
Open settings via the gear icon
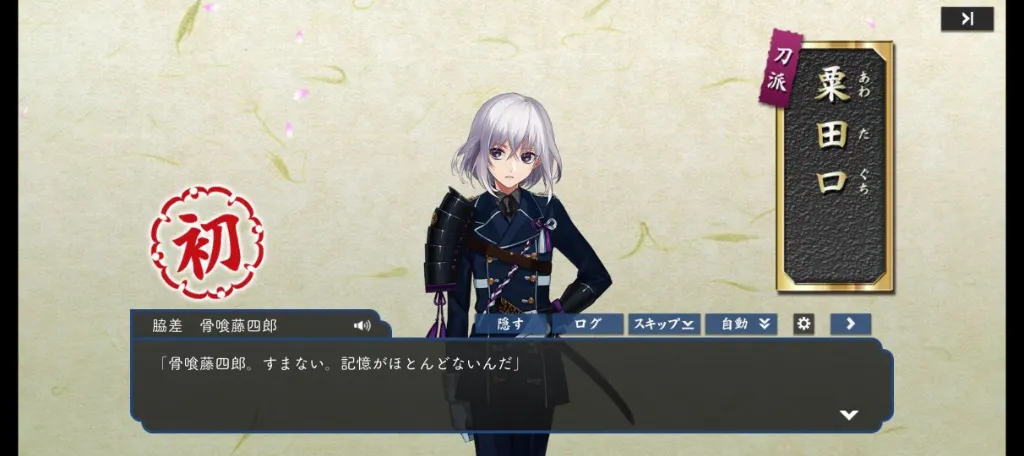(x=803, y=324)
